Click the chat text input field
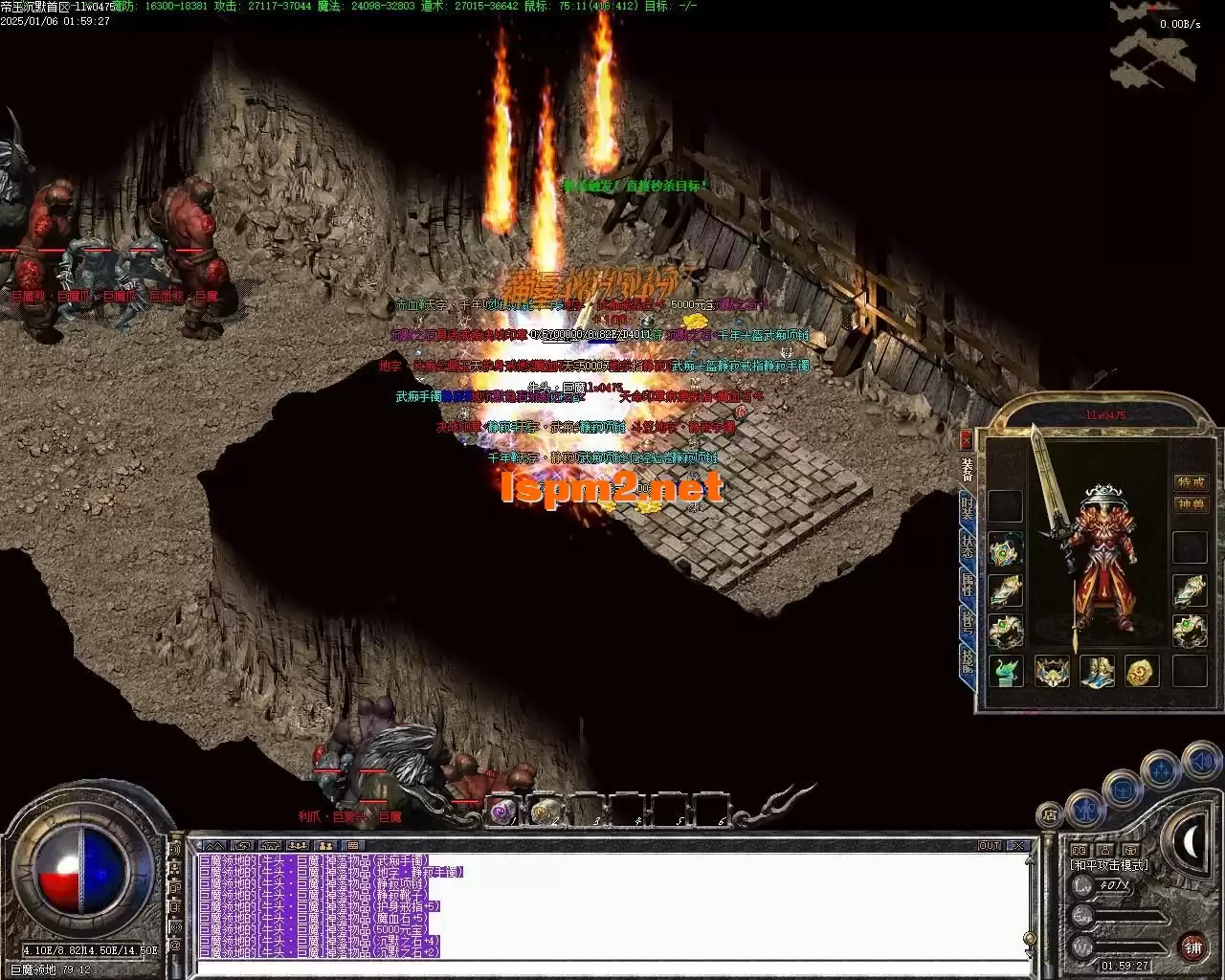The width and height of the screenshot is (1225, 980). [612, 969]
